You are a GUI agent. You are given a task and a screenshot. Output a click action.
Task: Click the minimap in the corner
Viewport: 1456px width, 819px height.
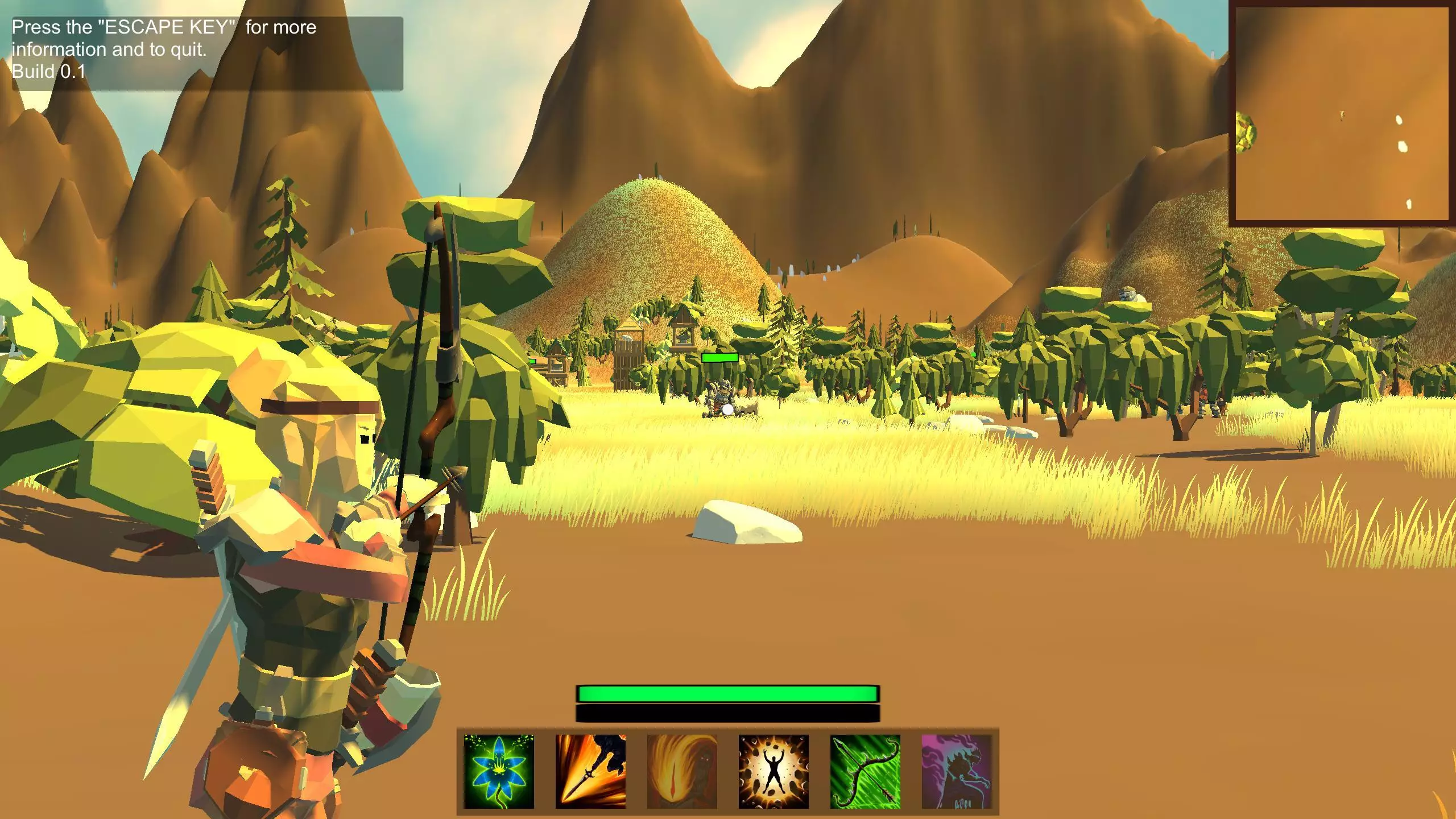1341,114
